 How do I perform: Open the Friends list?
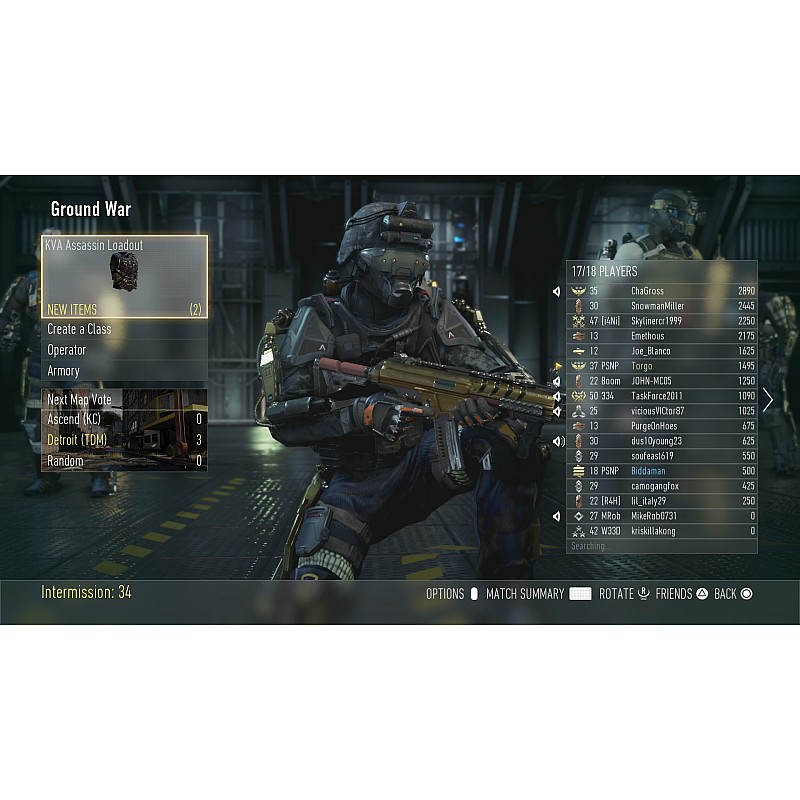tap(682, 594)
